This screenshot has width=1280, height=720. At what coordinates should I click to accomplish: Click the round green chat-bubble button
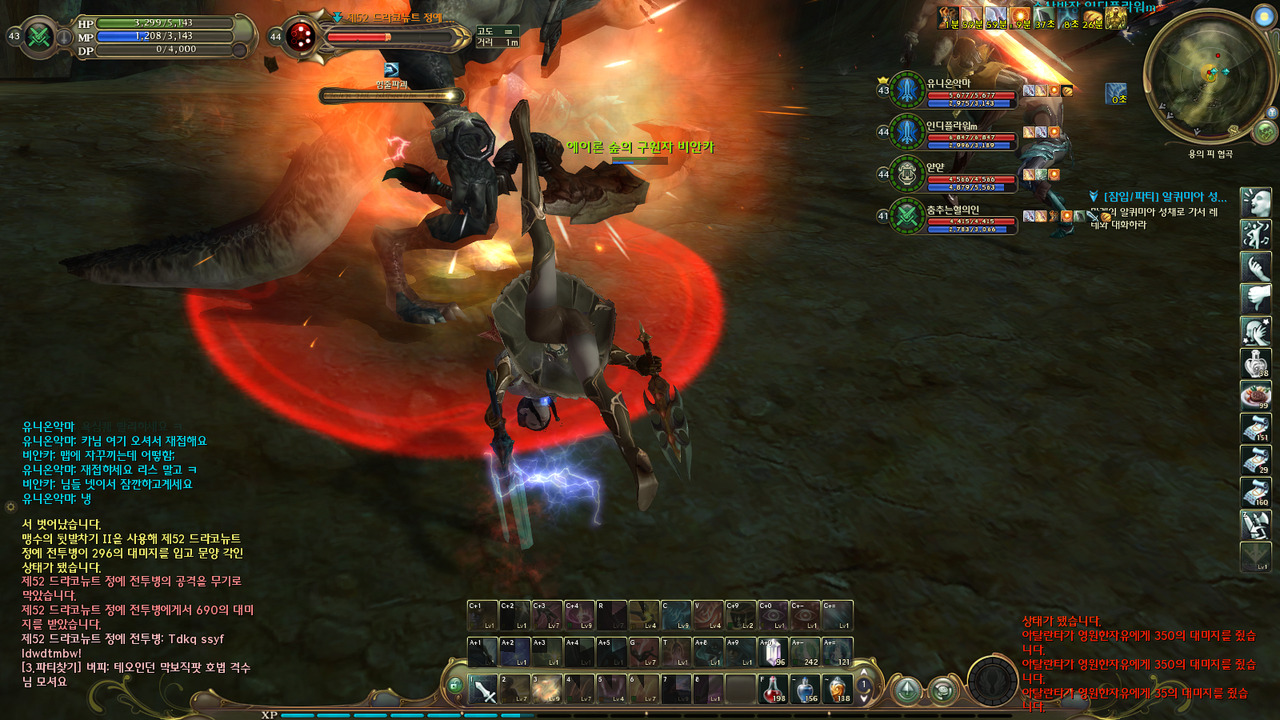point(942,690)
